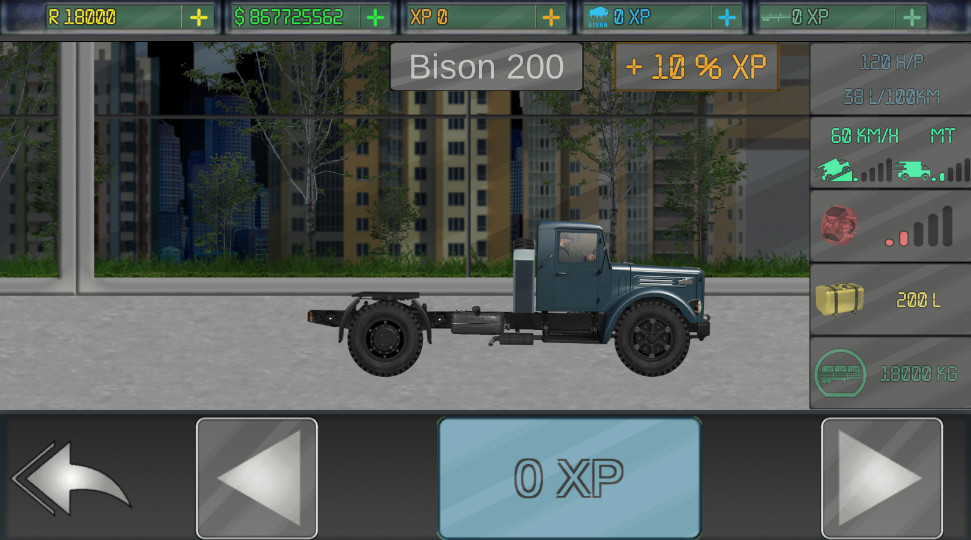Show the next truck
This screenshot has width=971, height=540.
click(x=881, y=478)
